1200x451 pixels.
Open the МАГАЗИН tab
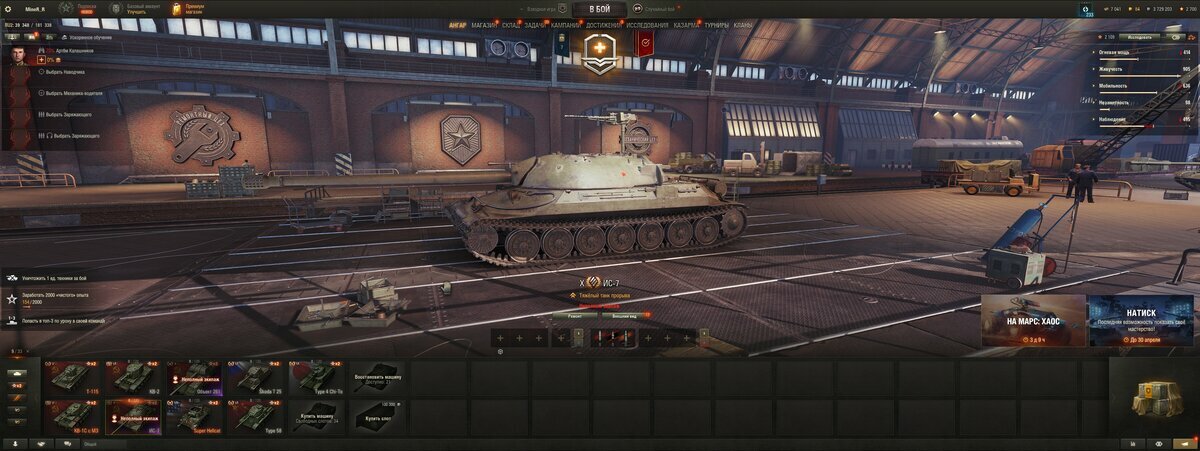[x=483, y=25]
